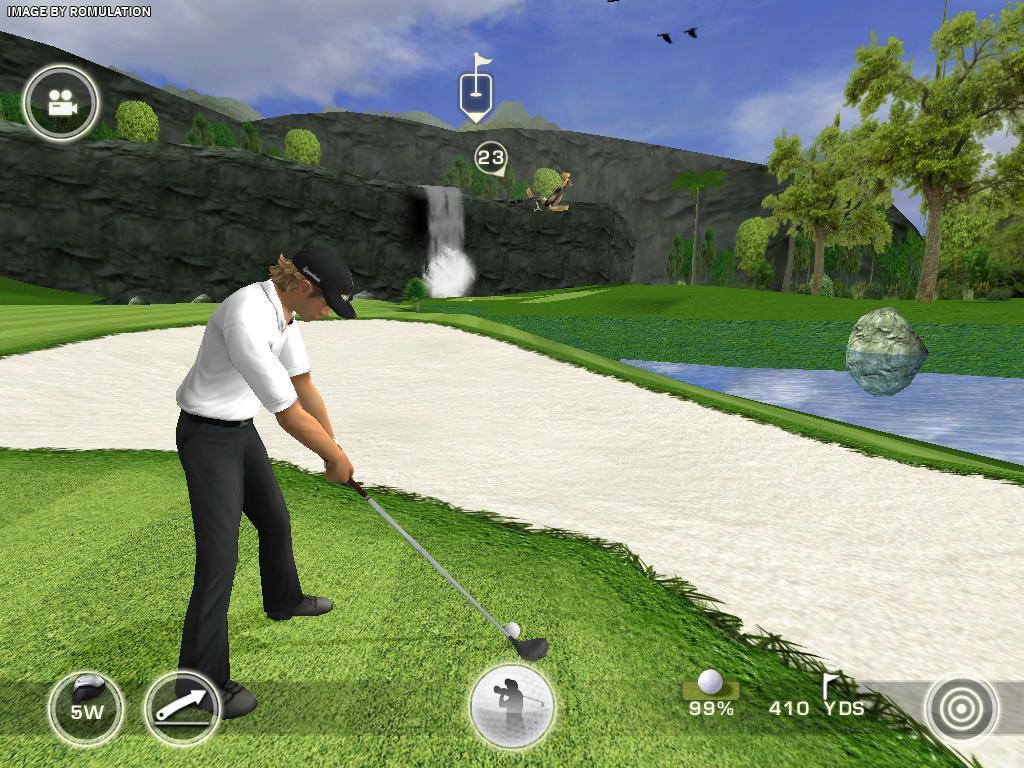
Task: Select the shot type arrow button
Action: [182, 709]
